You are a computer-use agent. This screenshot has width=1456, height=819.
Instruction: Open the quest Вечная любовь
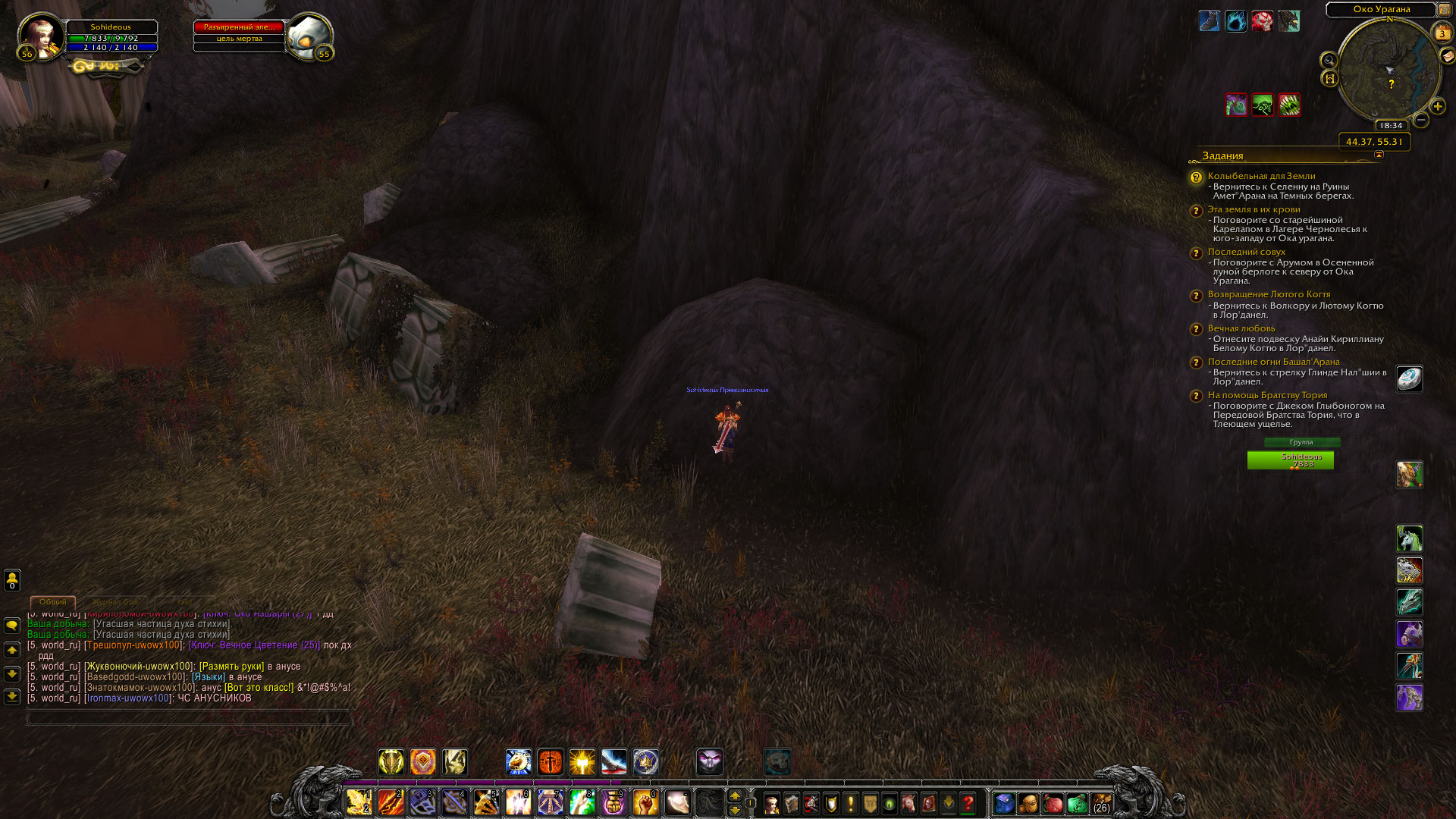(x=1241, y=328)
